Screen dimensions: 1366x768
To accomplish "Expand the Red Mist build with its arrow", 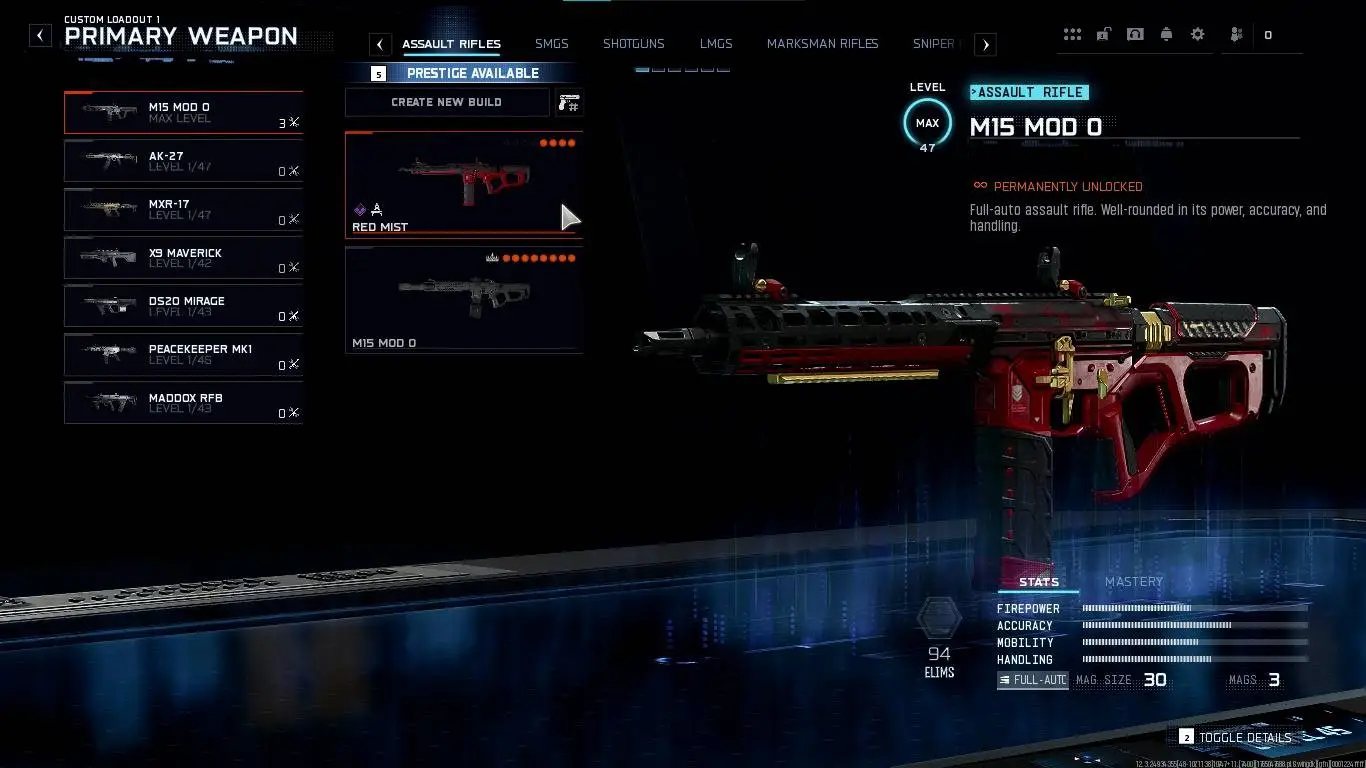I will [568, 216].
